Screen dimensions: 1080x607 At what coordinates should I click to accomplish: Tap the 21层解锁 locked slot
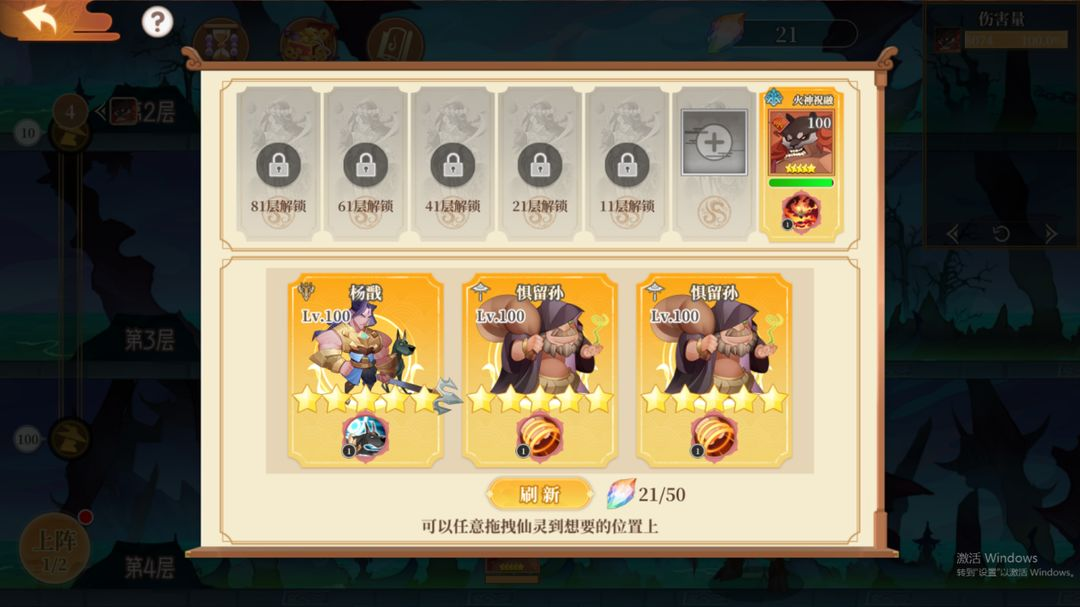tap(539, 165)
